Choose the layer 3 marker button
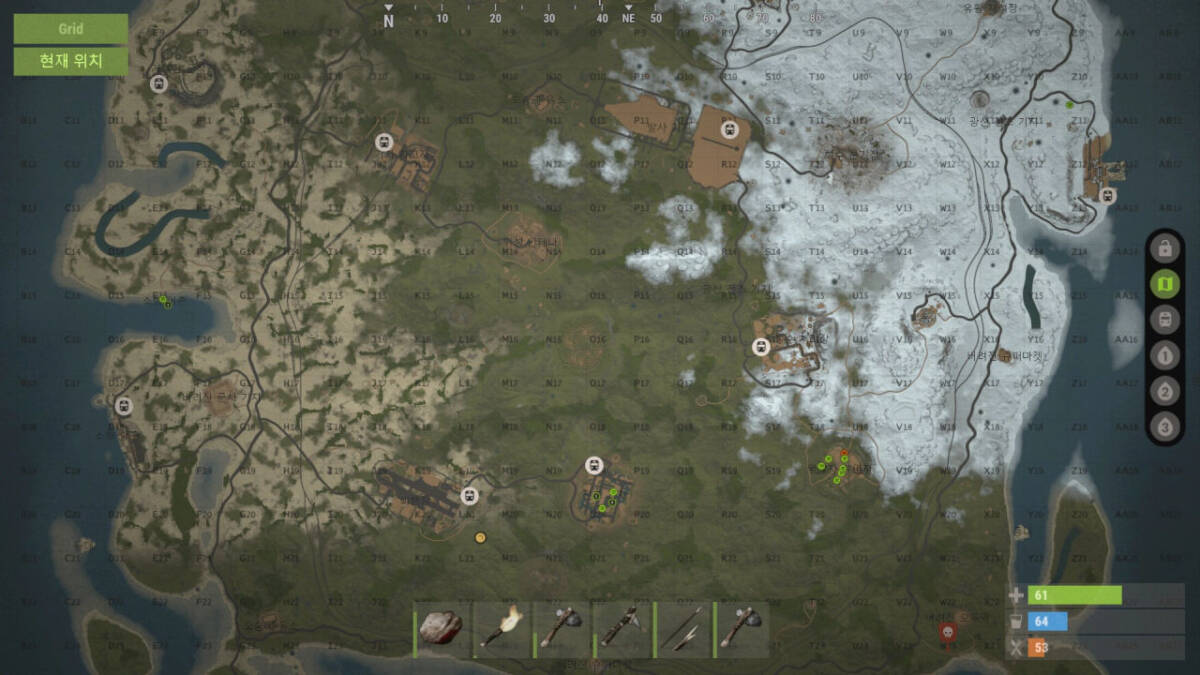 tap(1164, 427)
